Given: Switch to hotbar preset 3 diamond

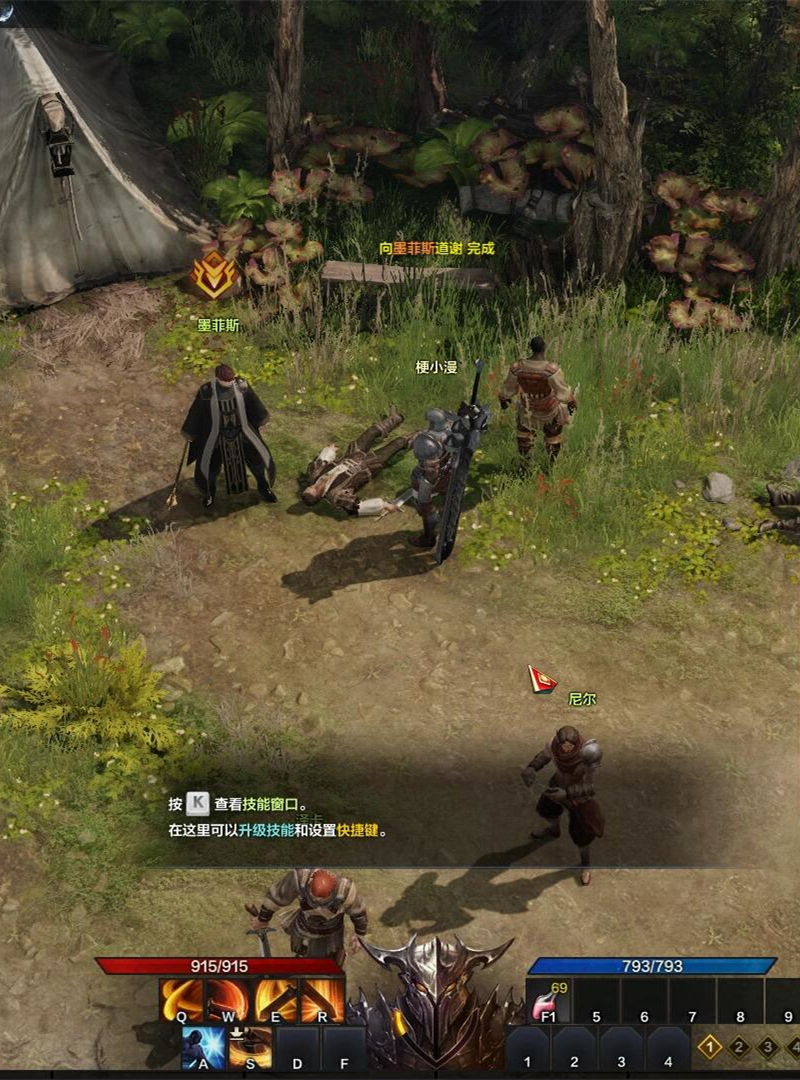Looking at the screenshot, I should (x=768, y=1047).
